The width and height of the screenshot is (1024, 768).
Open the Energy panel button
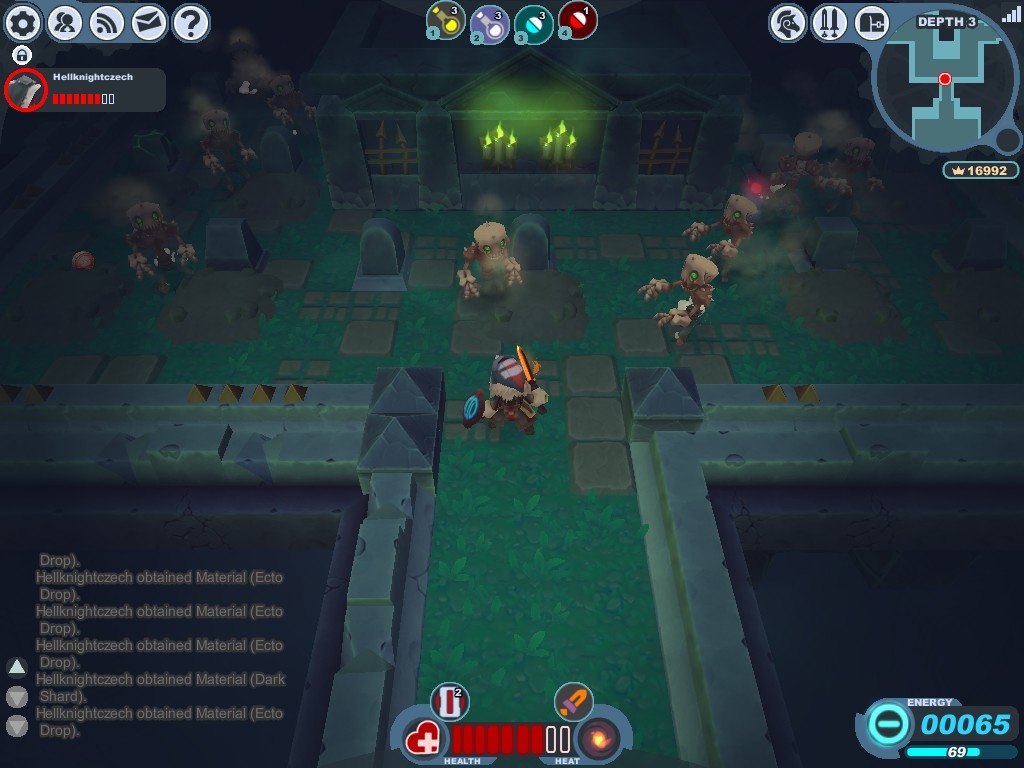click(x=888, y=724)
